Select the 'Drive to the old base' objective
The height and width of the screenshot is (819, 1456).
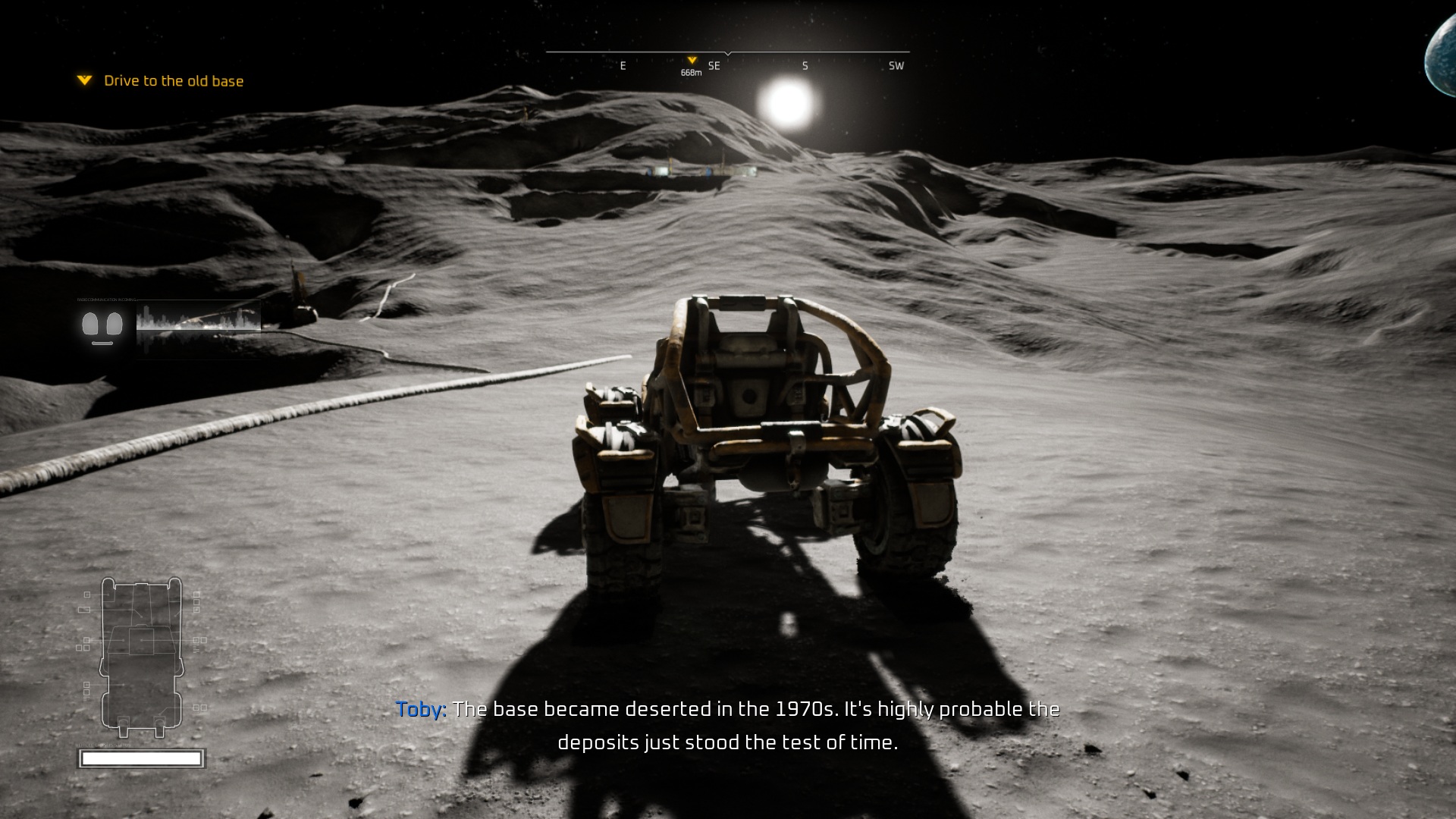(x=173, y=81)
